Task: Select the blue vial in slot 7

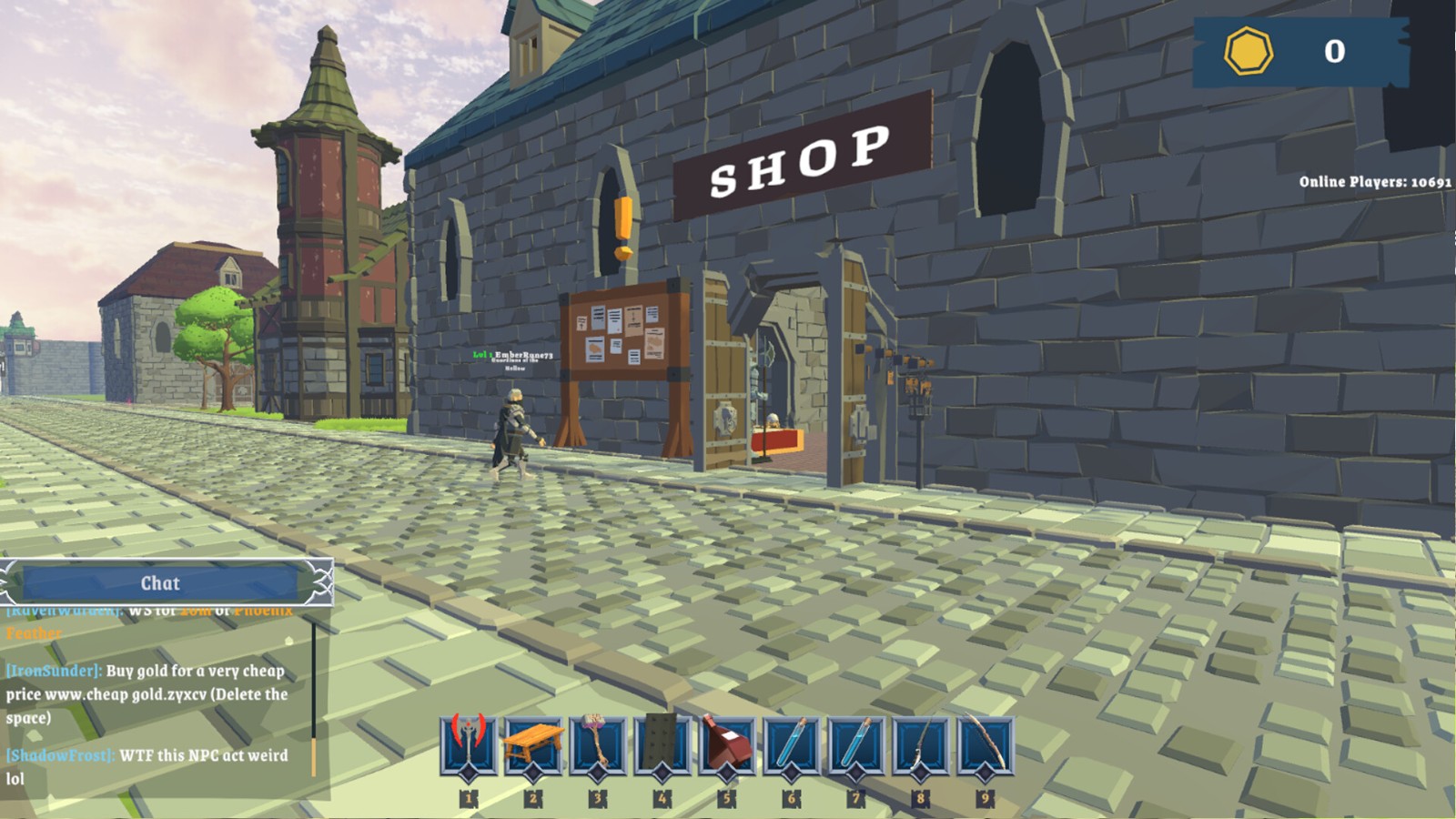Action: point(855,744)
